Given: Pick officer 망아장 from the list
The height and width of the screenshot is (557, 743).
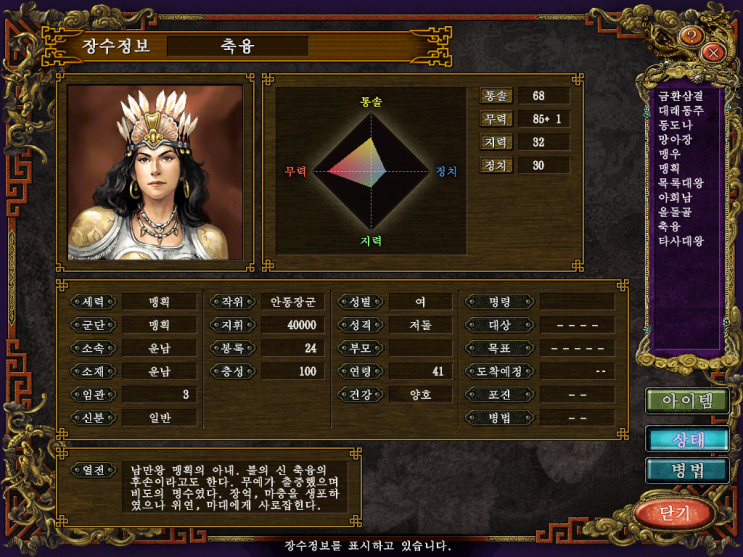Looking at the screenshot, I should coord(675,139).
